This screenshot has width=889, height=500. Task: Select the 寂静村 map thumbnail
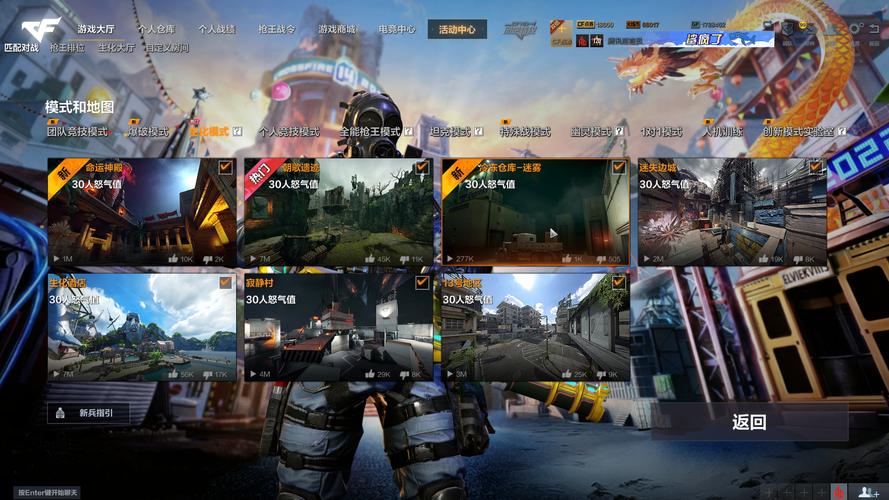(337, 327)
